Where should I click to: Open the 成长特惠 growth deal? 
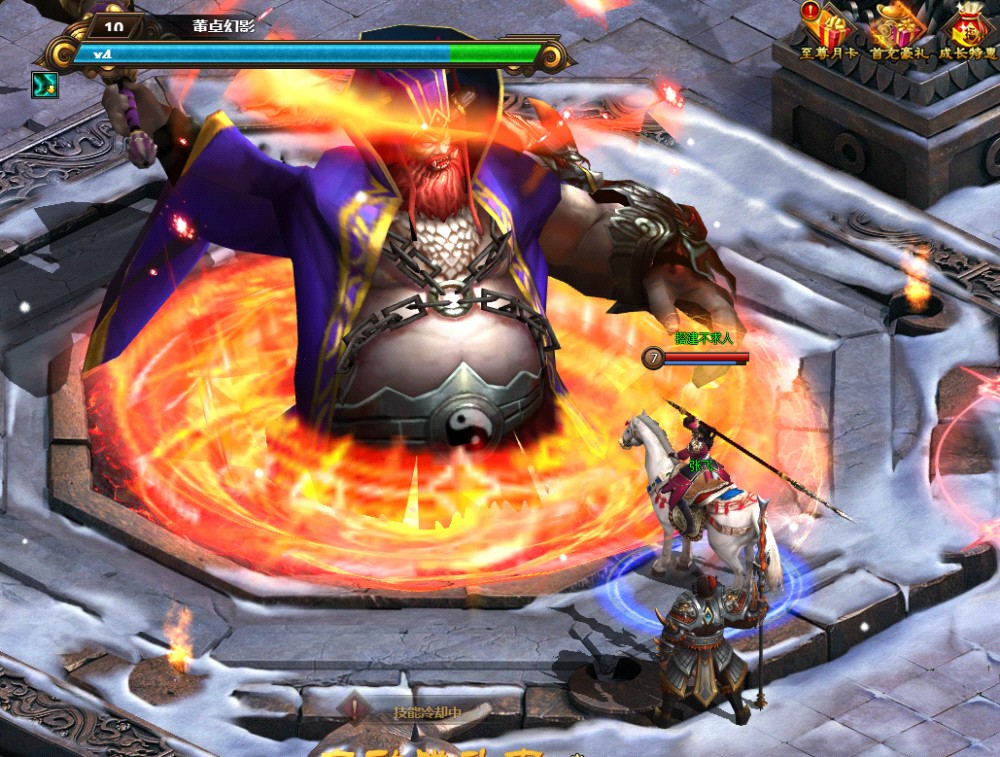point(967,28)
